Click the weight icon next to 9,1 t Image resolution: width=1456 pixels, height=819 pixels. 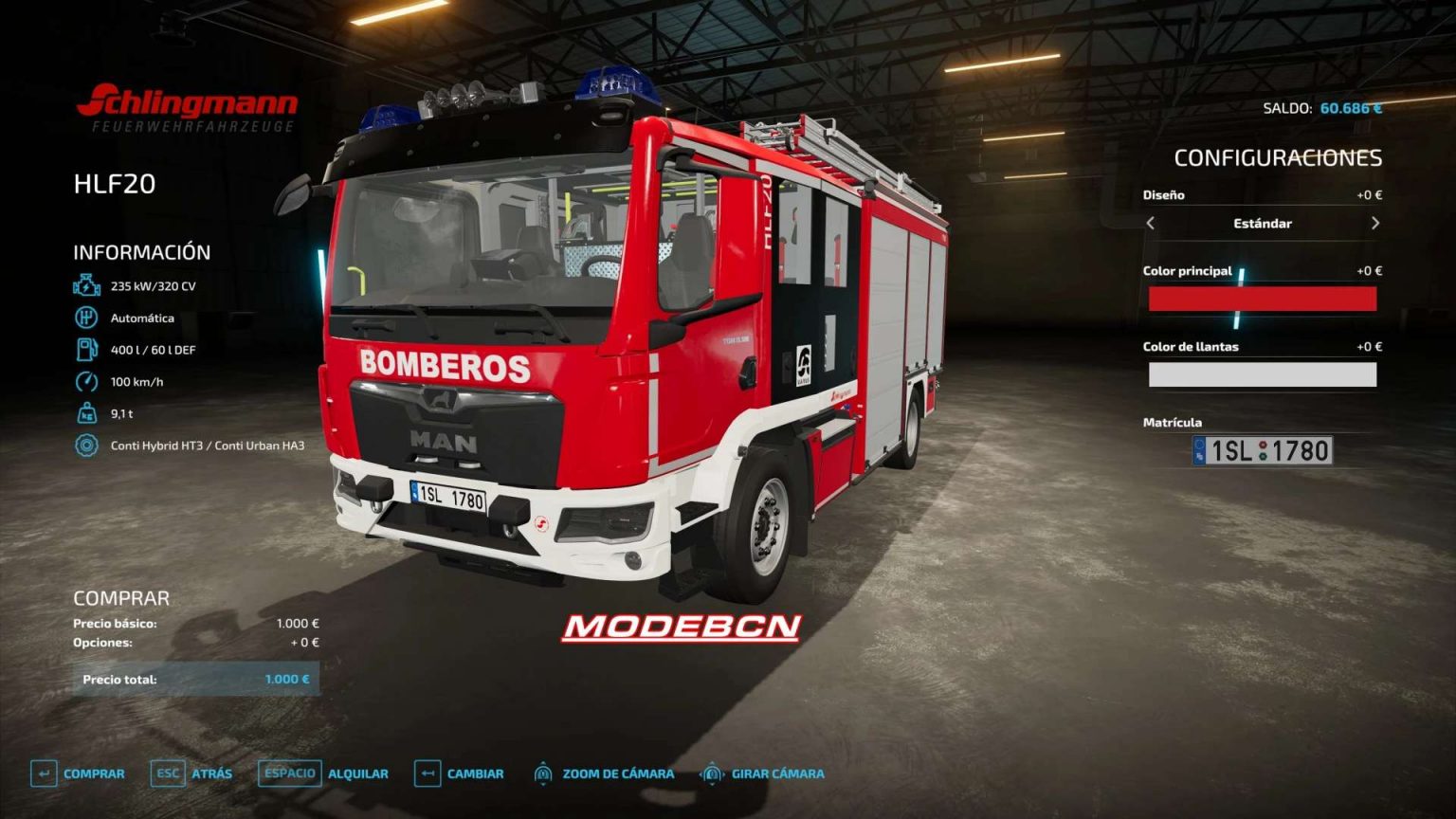(84, 411)
